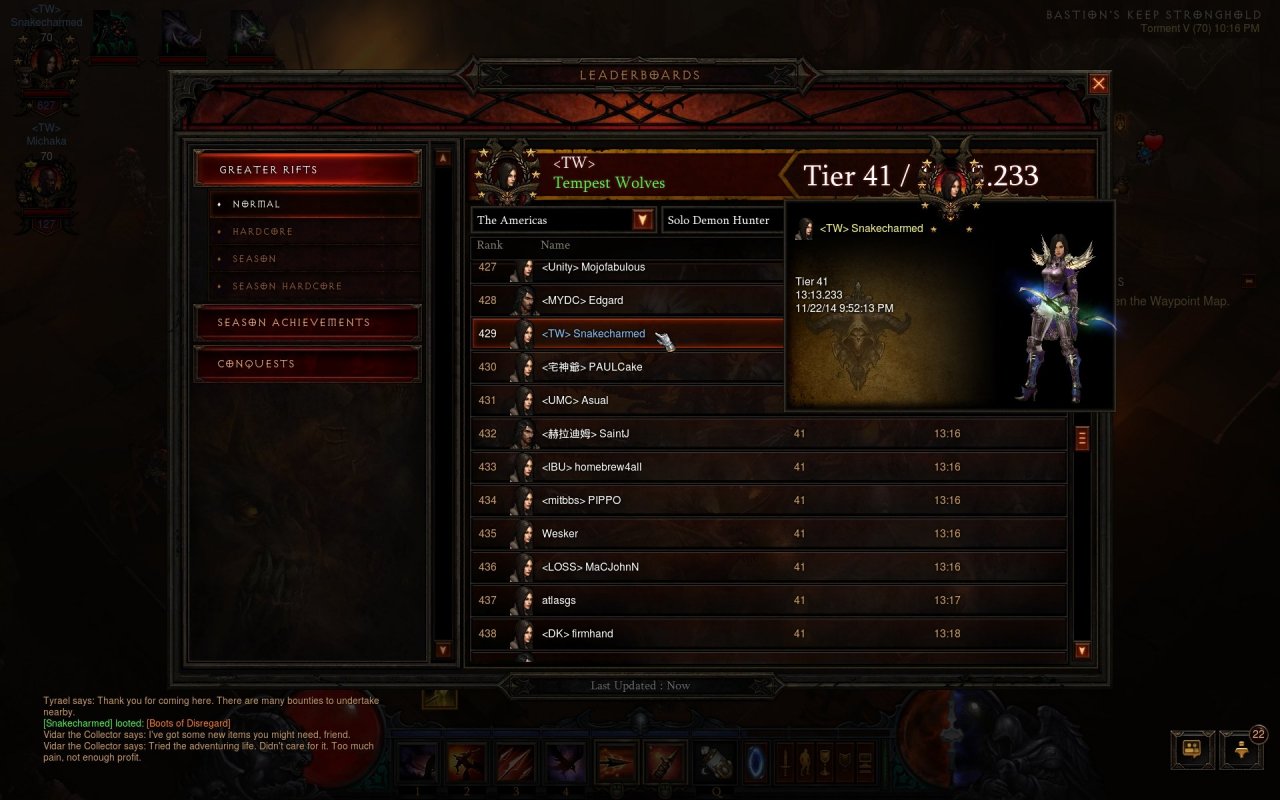Click the leaderboard scrollbar down arrow

coord(1081,651)
